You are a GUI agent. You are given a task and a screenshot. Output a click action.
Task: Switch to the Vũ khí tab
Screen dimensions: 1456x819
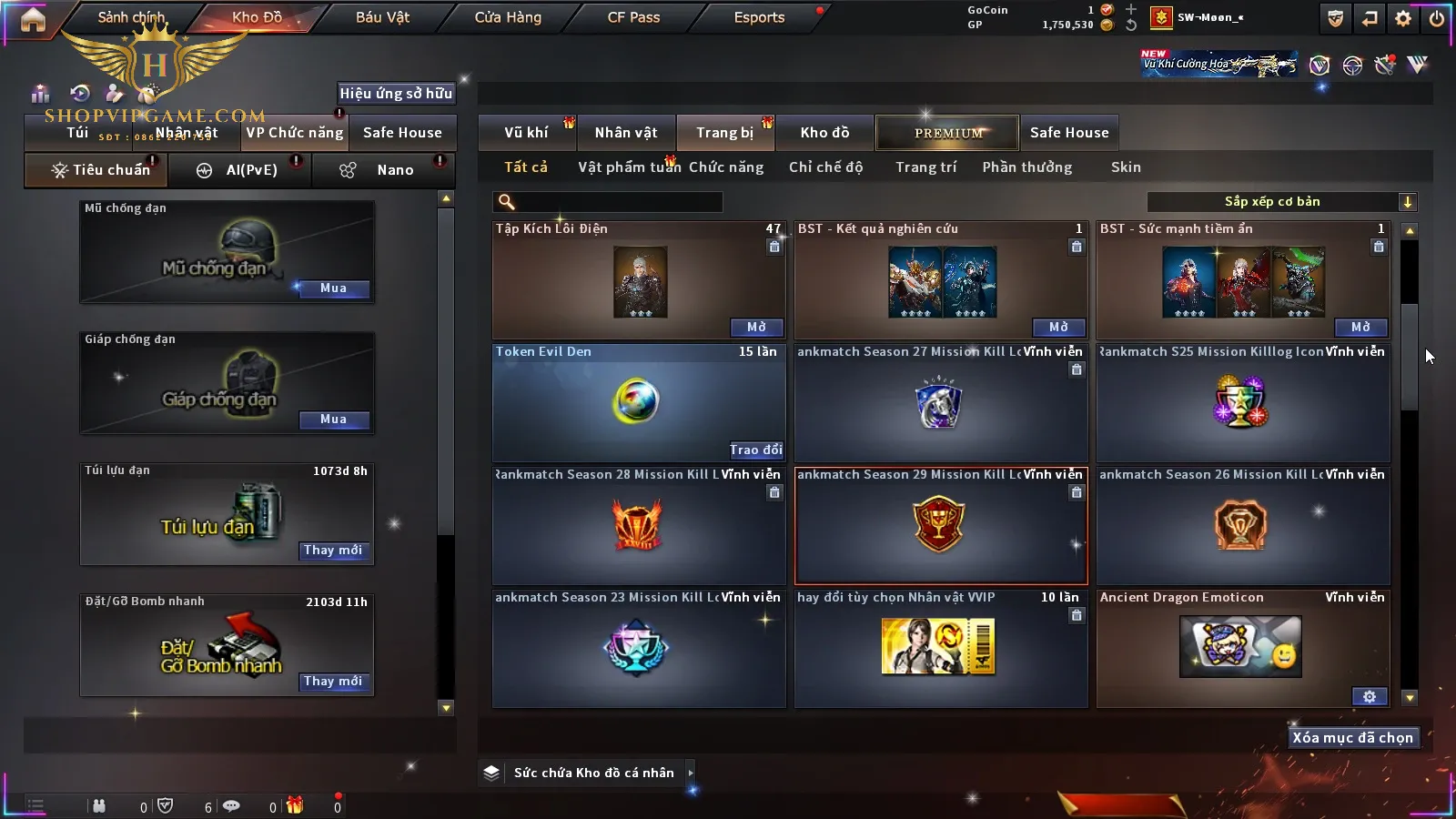pyautogui.click(x=526, y=133)
